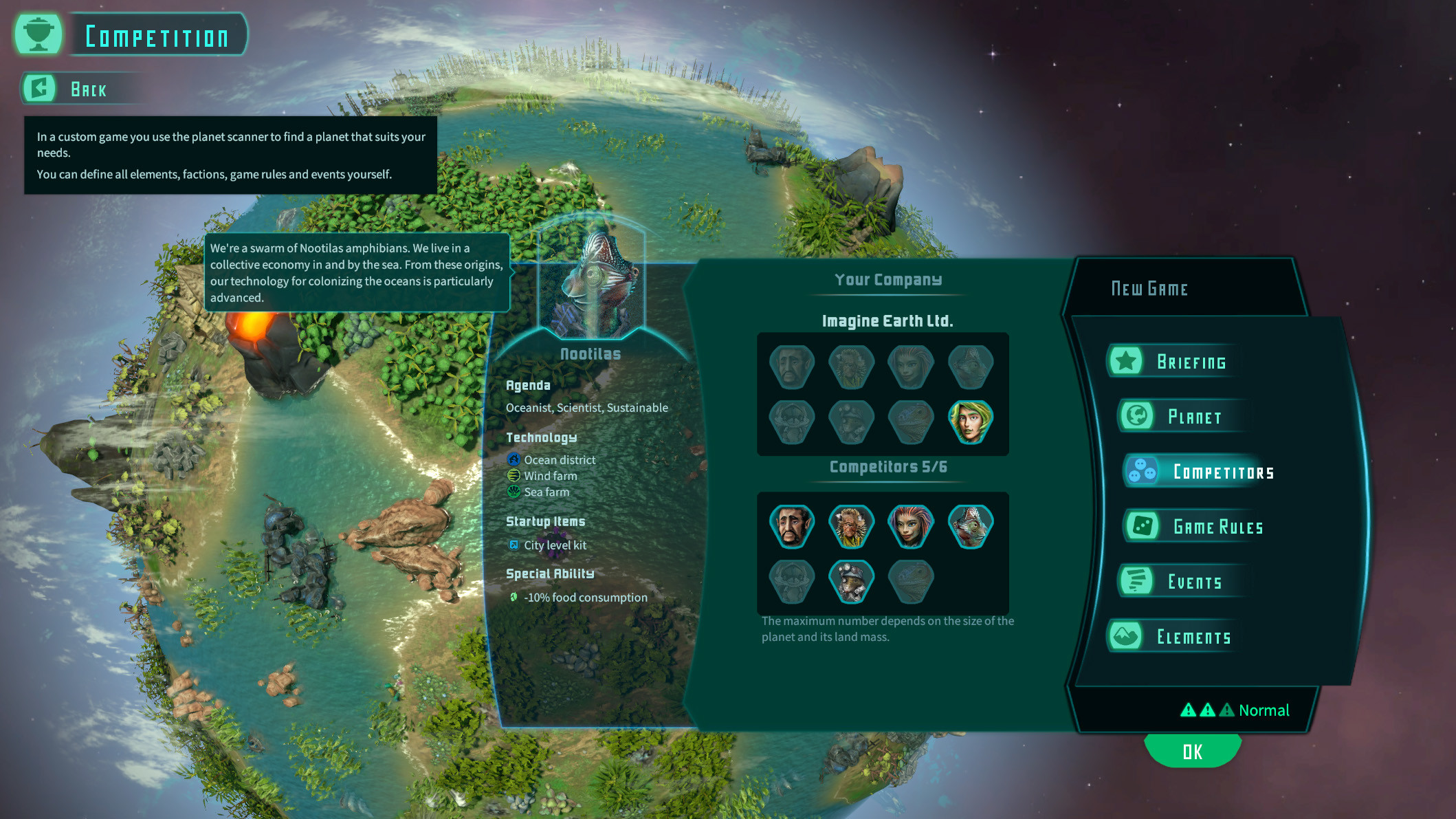The height and width of the screenshot is (819, 1456).
Task: Click the Ocean district technology icon
Action: point(514,459)
